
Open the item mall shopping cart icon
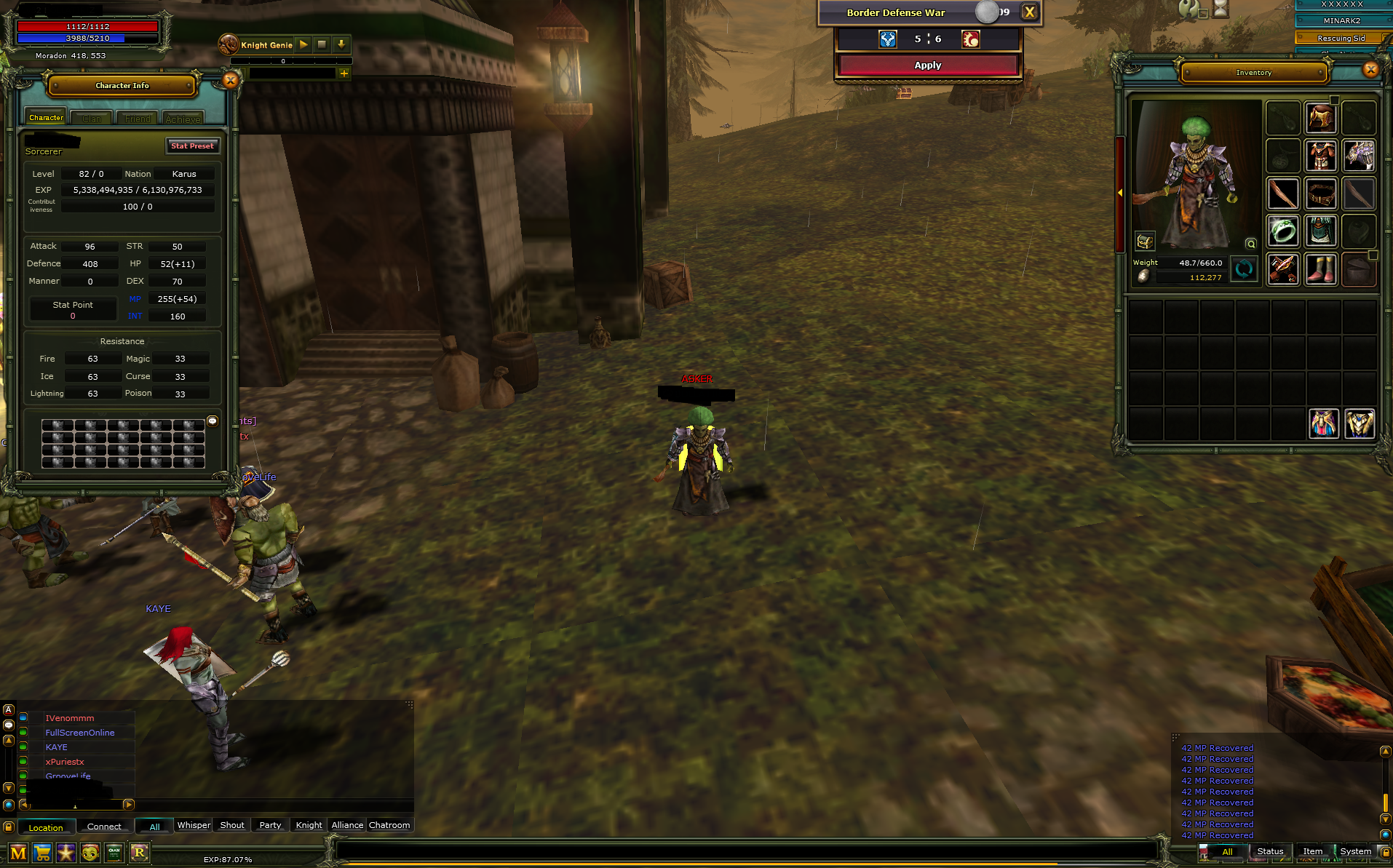[42, 853]
